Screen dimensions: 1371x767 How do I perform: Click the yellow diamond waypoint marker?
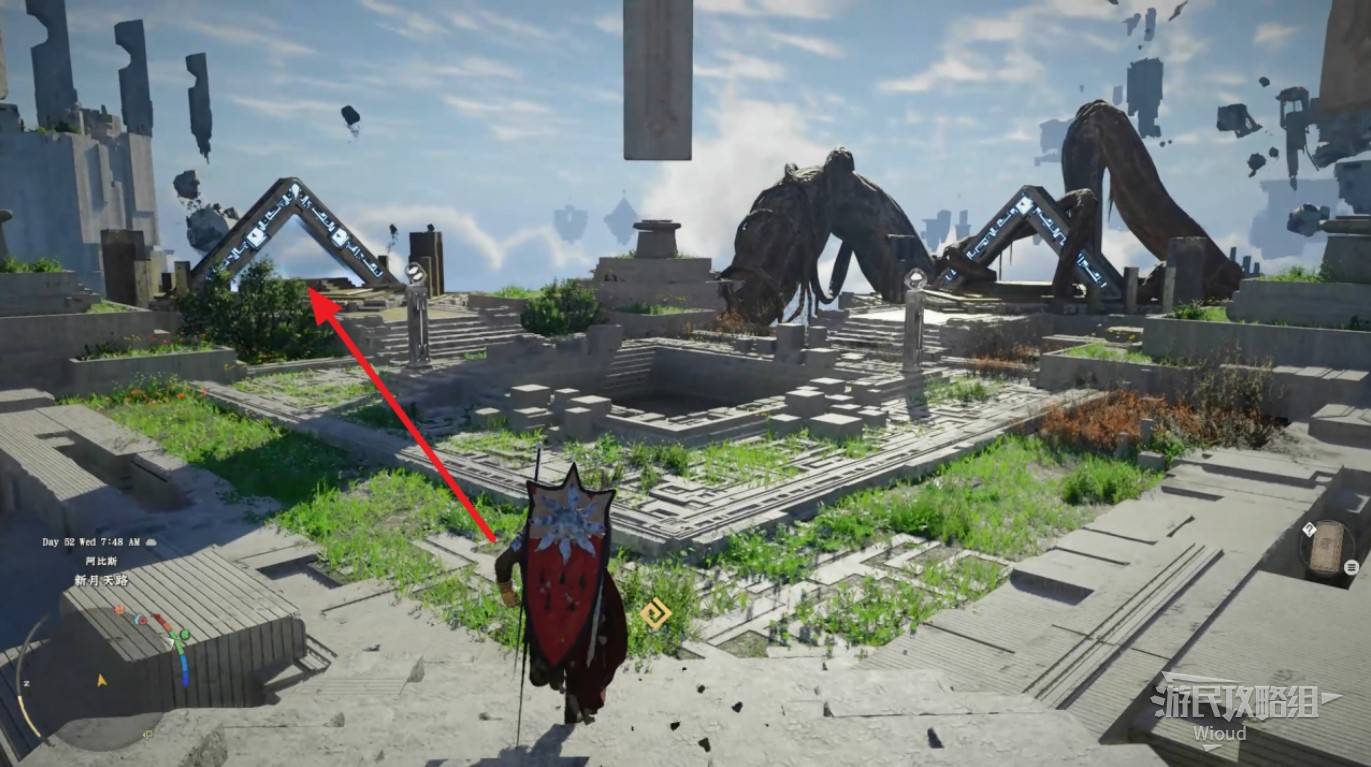[655, 613]
